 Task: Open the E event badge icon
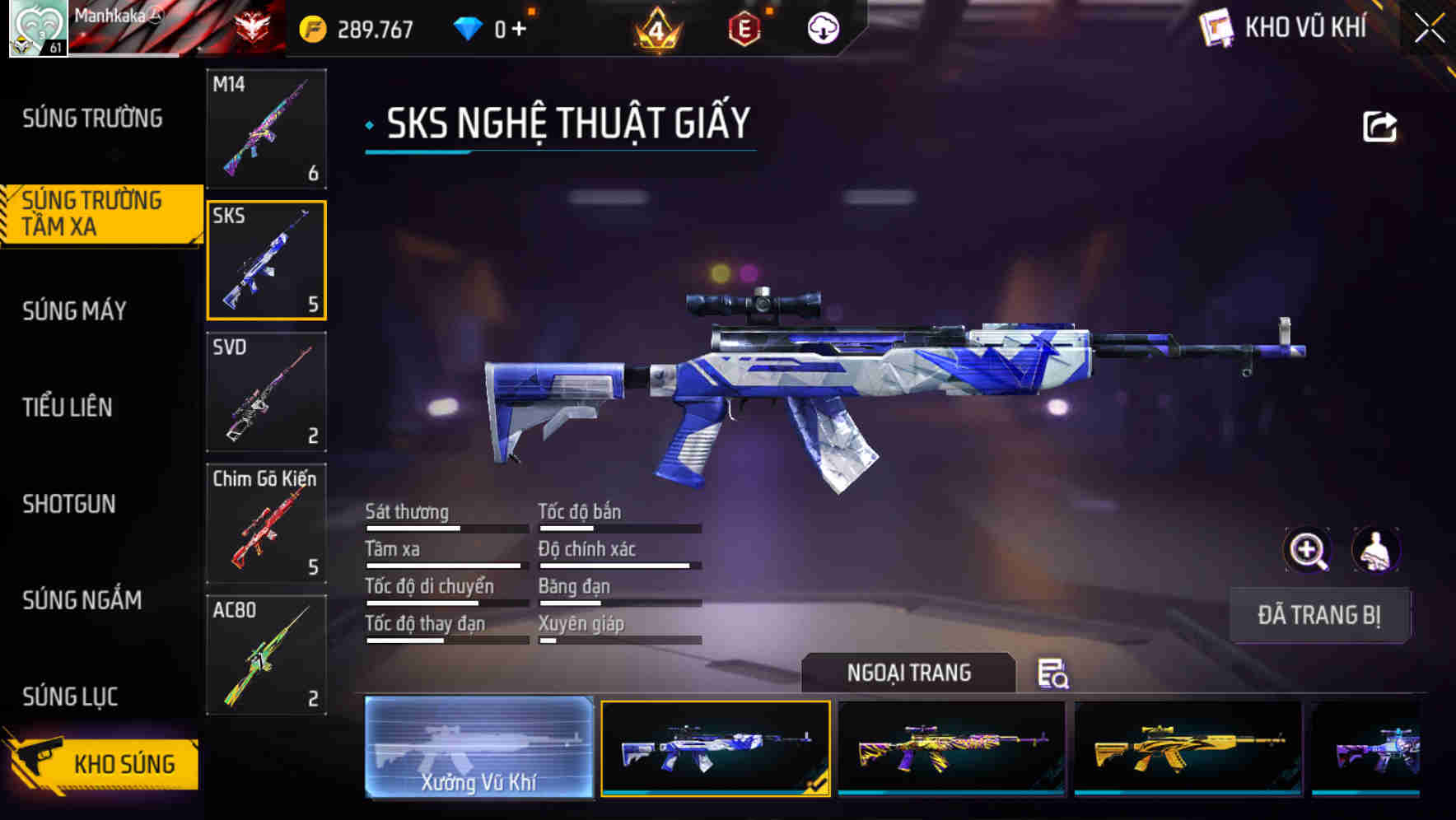pos(744,26)
